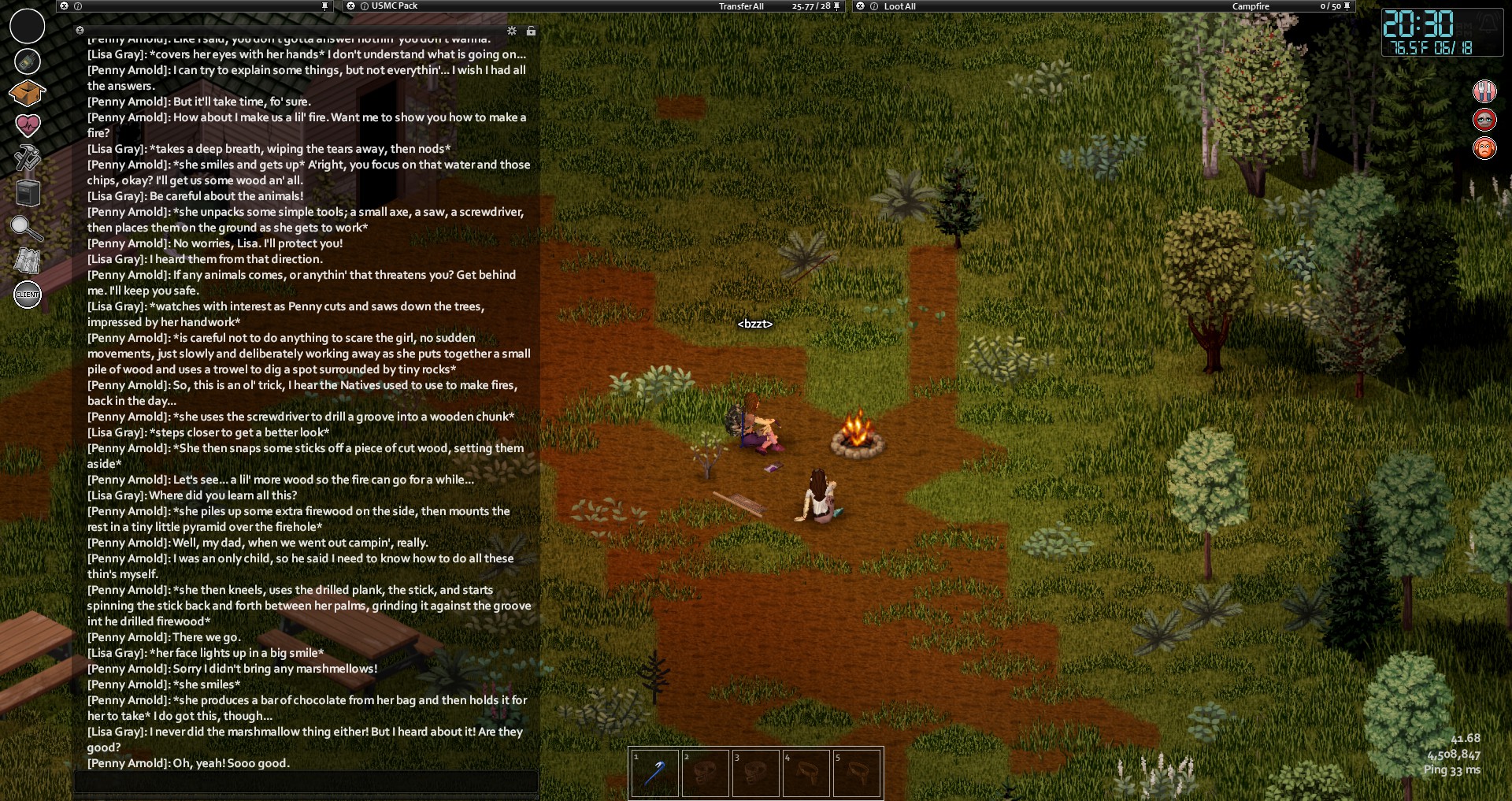The image size is (1512, 801).
Task: Activate the magnifying glass search mode
Action: (x=26, y=228)
